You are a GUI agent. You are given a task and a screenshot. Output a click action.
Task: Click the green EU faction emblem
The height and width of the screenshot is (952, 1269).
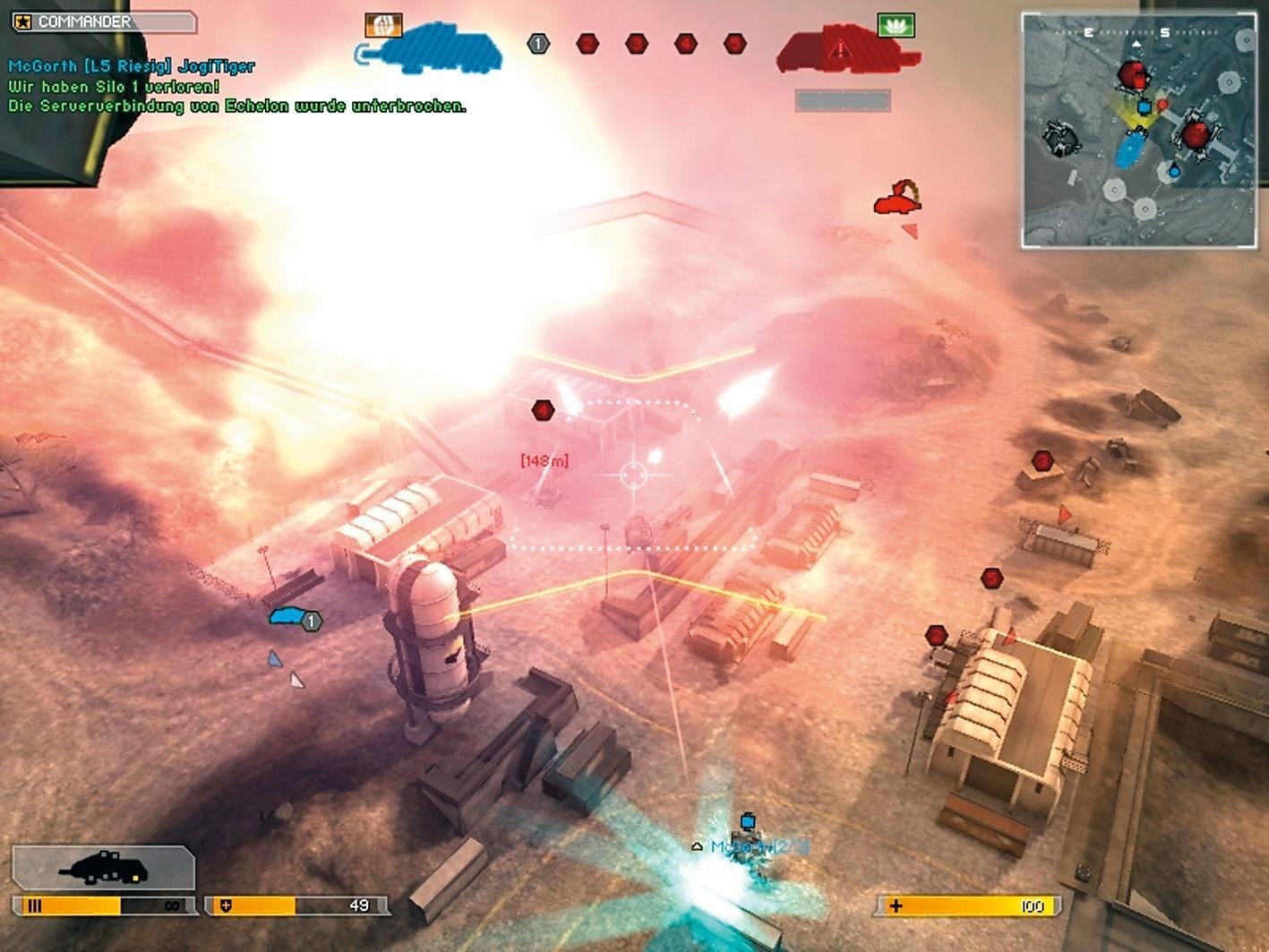pos(895,27)
